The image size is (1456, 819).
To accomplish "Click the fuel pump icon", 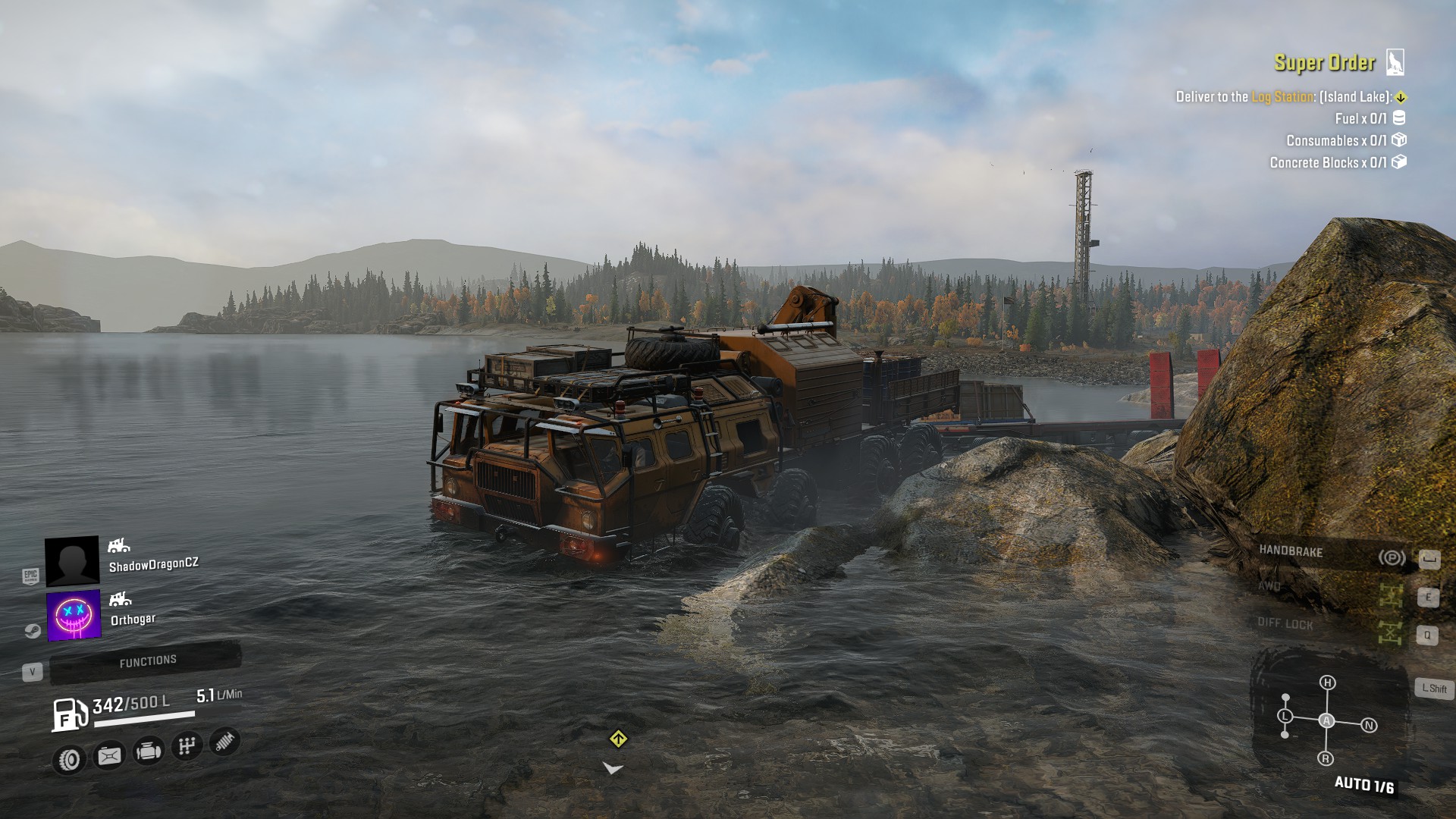I will click(x=69, y=714).
